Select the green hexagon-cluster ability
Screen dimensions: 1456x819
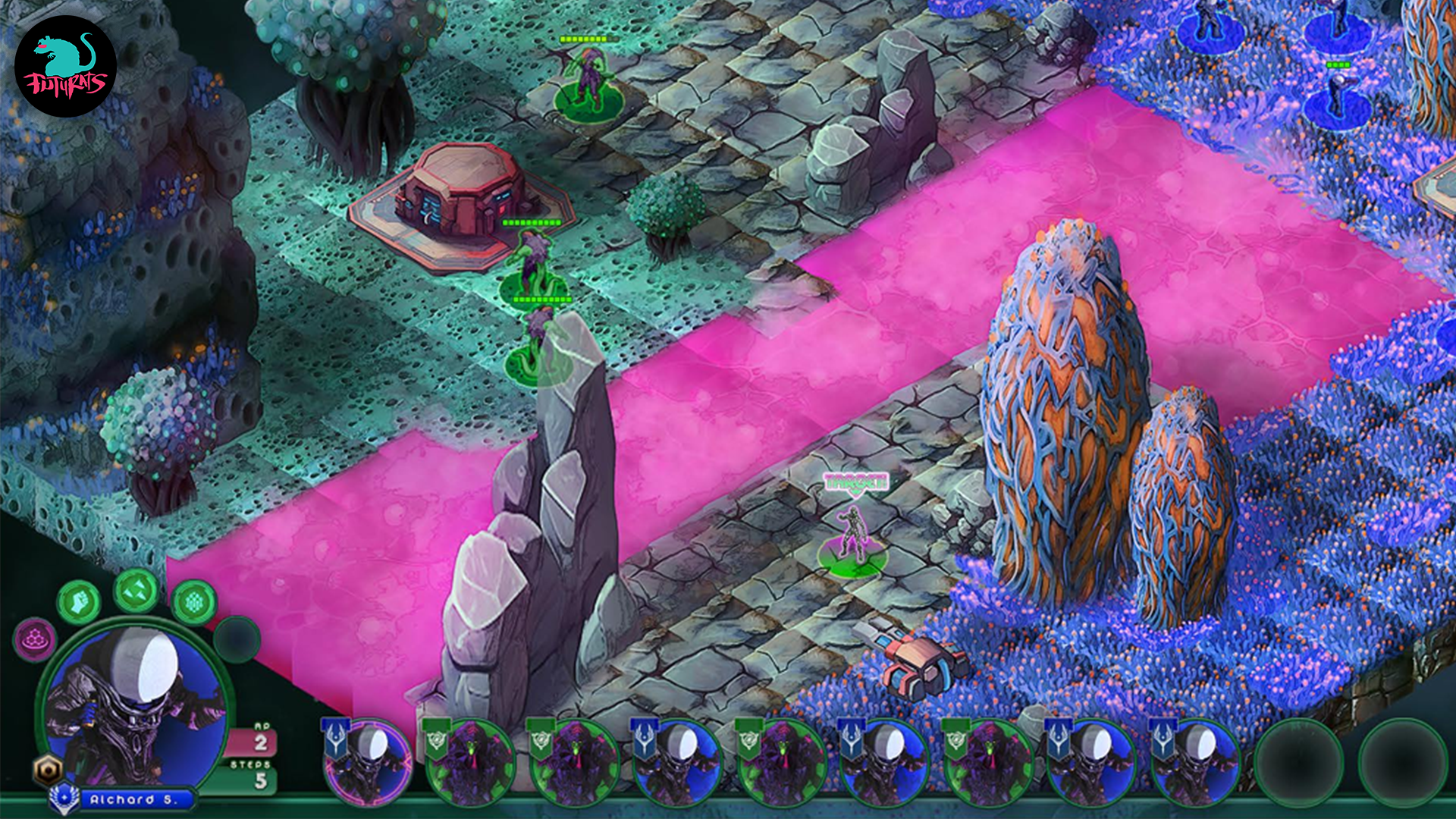pos(194,603)
